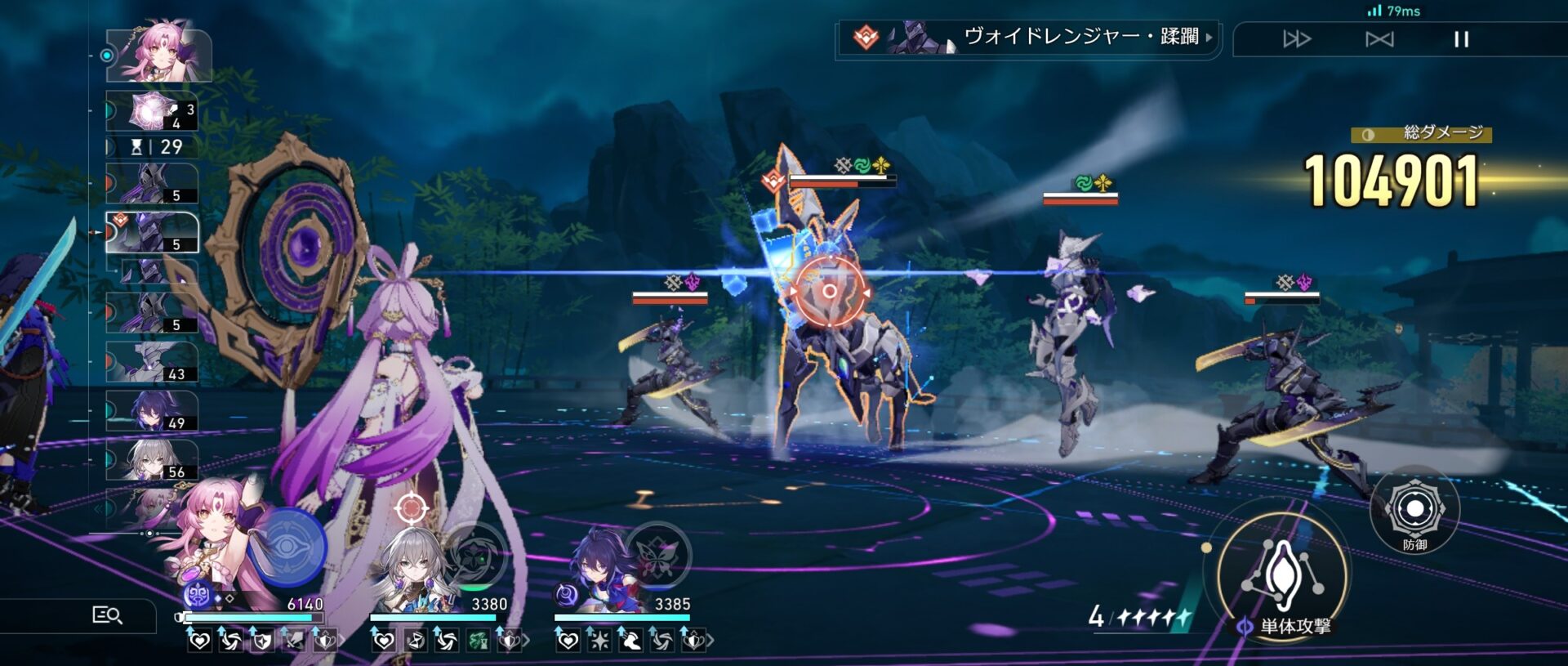Select the Seele turn-order entry numbered 49
The image size is (1568, 666).
tap(152, 410)
